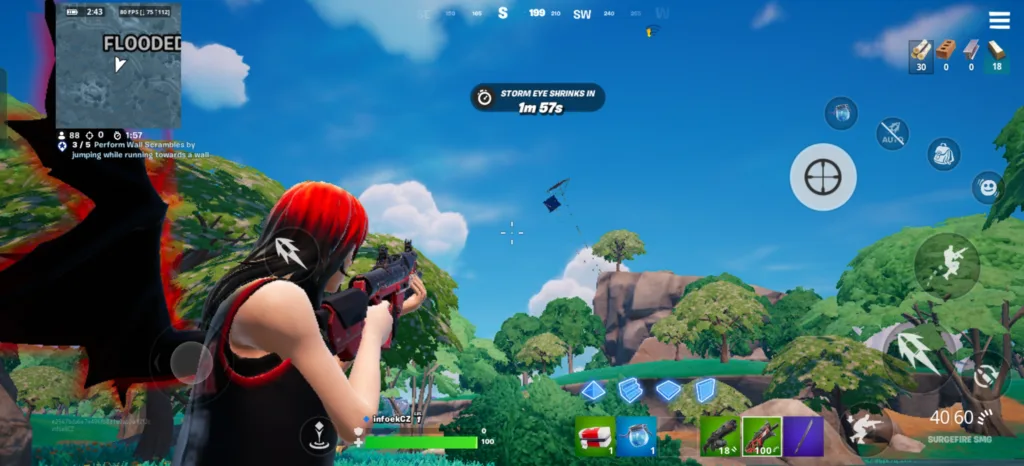The height and width of the screenshot is (466, 1024).
Task: Choose the stairs building piece
Action: click(x=630, y=390)
